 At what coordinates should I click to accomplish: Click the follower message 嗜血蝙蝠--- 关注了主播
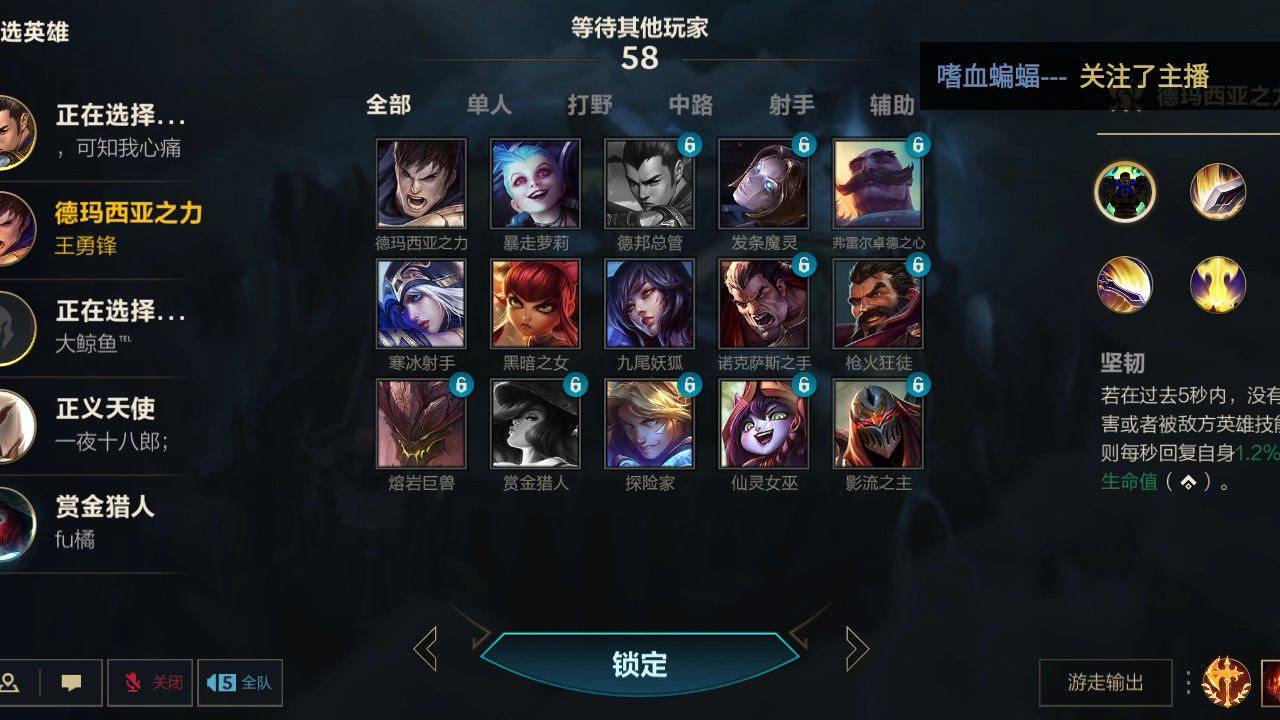click(1075, 74)
